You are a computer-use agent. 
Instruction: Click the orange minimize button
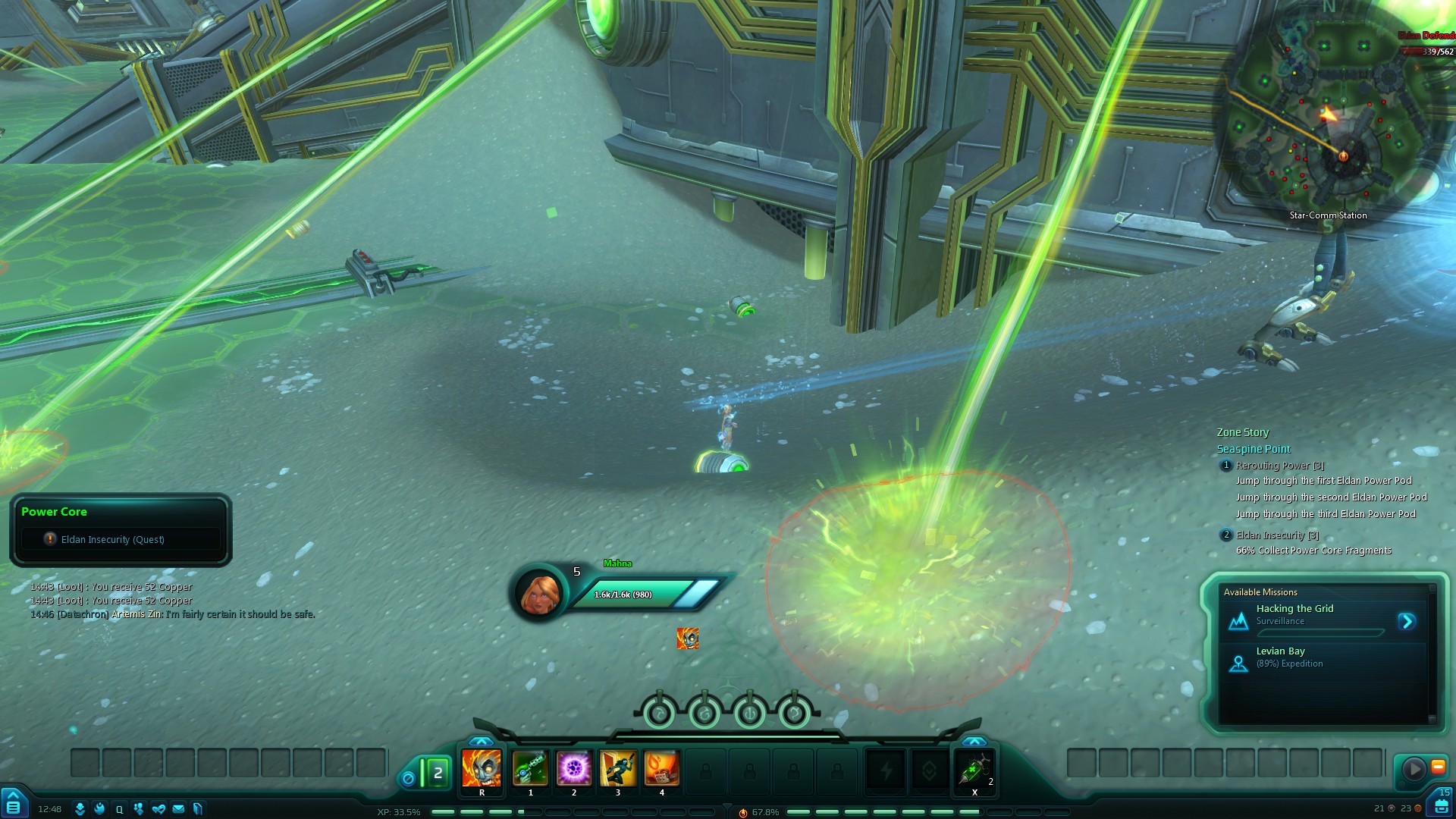coord(1438,767)
